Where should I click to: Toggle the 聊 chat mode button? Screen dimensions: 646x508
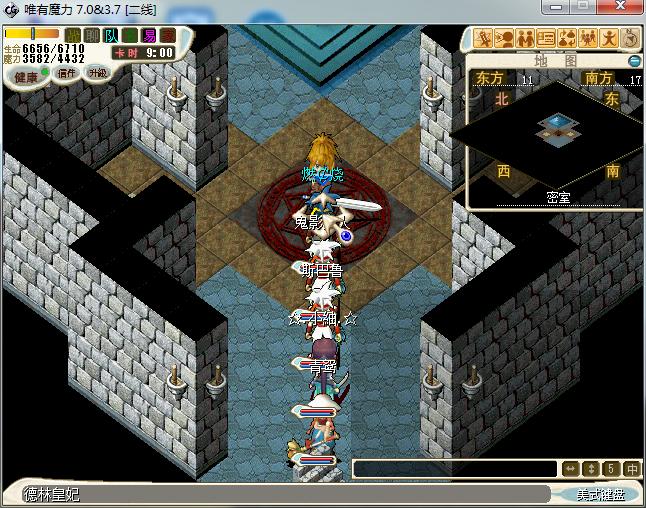(92, 36)
